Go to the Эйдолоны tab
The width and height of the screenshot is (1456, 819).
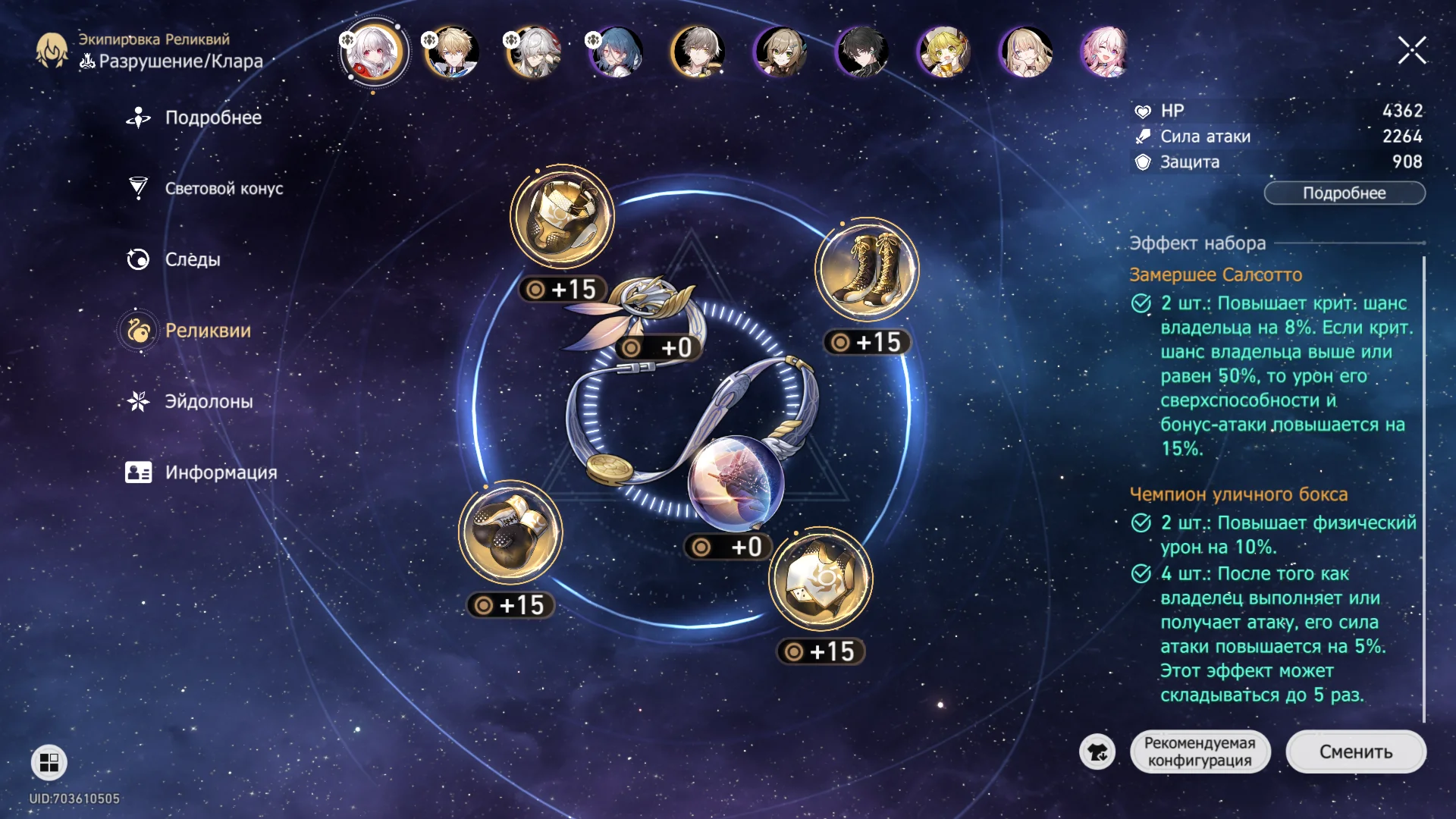point(209,401)
